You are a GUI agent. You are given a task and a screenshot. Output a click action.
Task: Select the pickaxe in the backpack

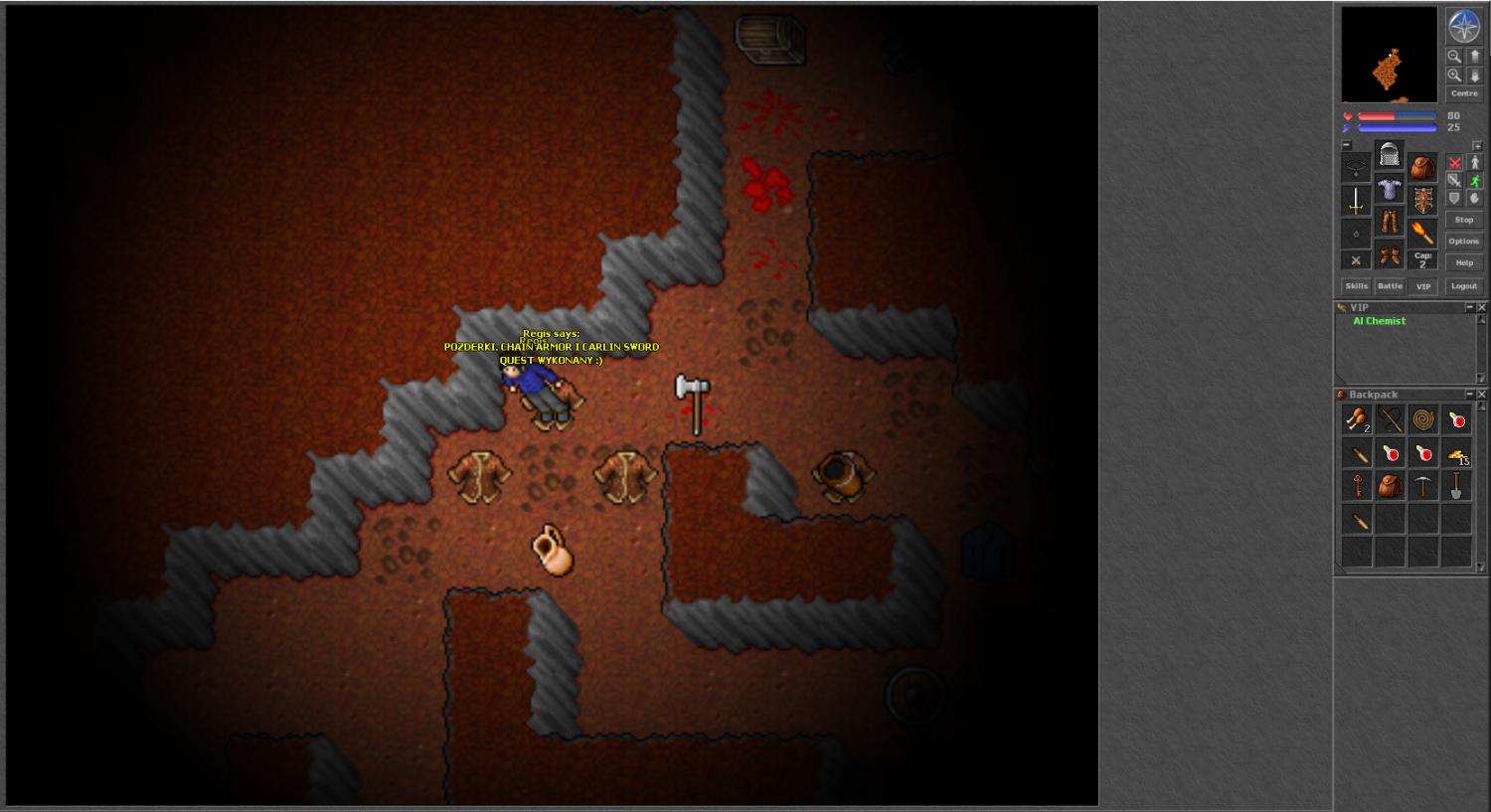(x=1423, y=487)
